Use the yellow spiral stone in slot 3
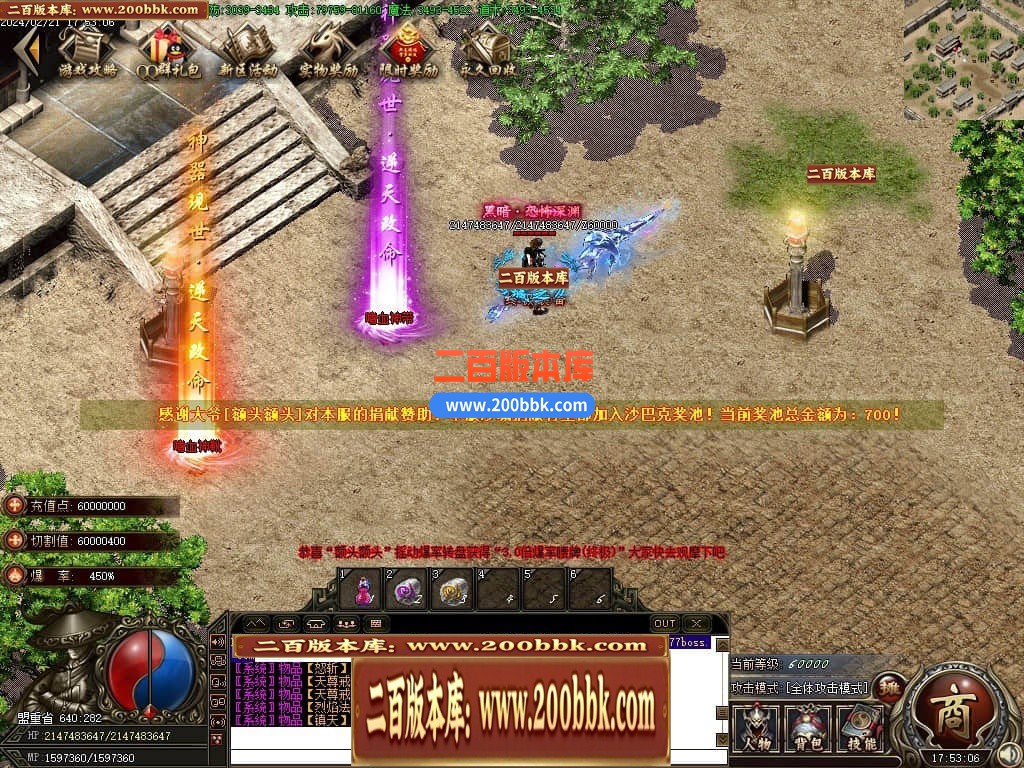 point(453,590)
